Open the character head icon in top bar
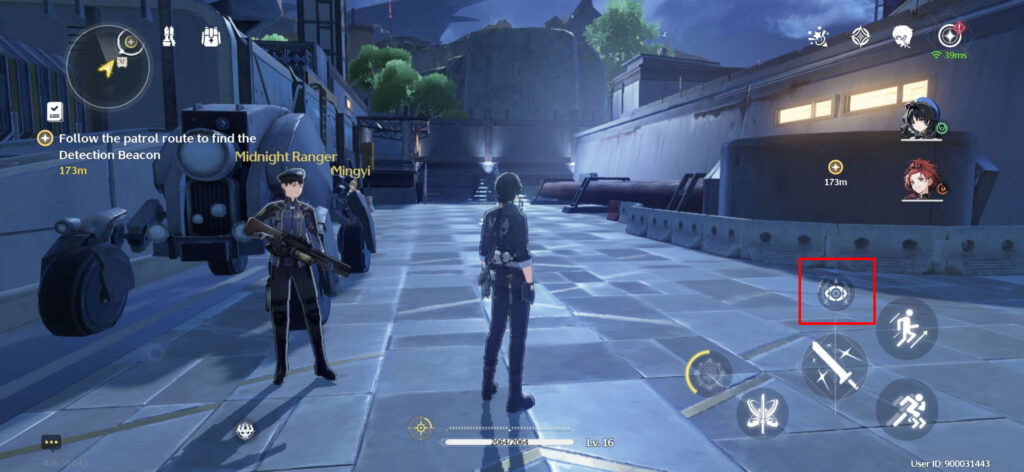 902,37
